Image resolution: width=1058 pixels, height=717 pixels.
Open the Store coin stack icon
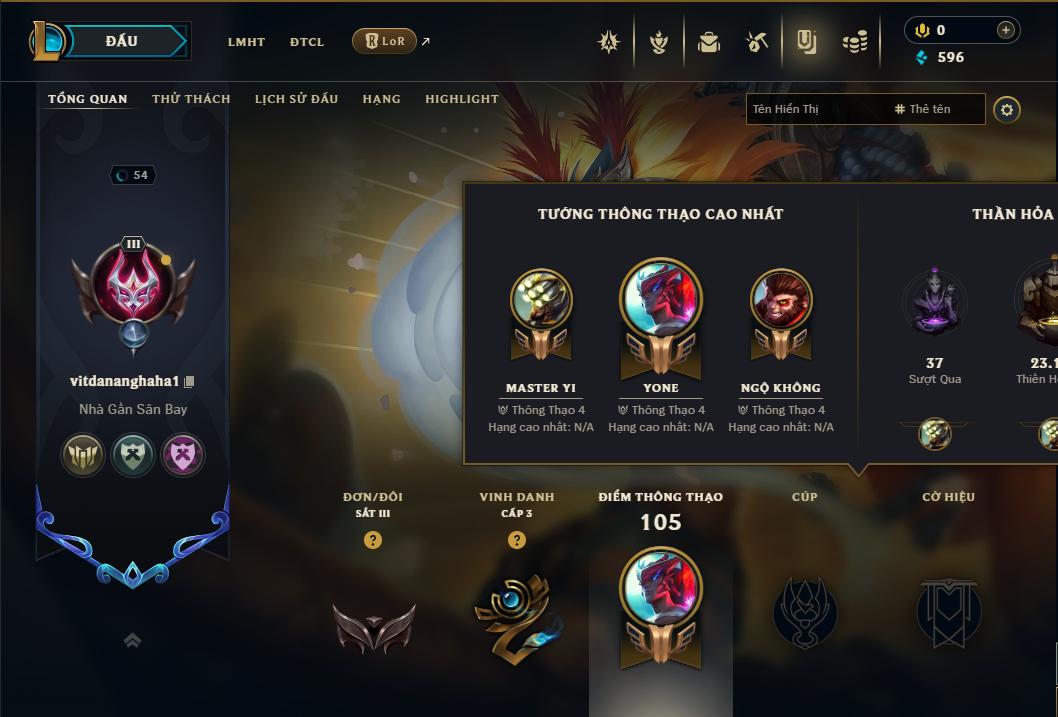pyautogui.click(x=854, y=42)
